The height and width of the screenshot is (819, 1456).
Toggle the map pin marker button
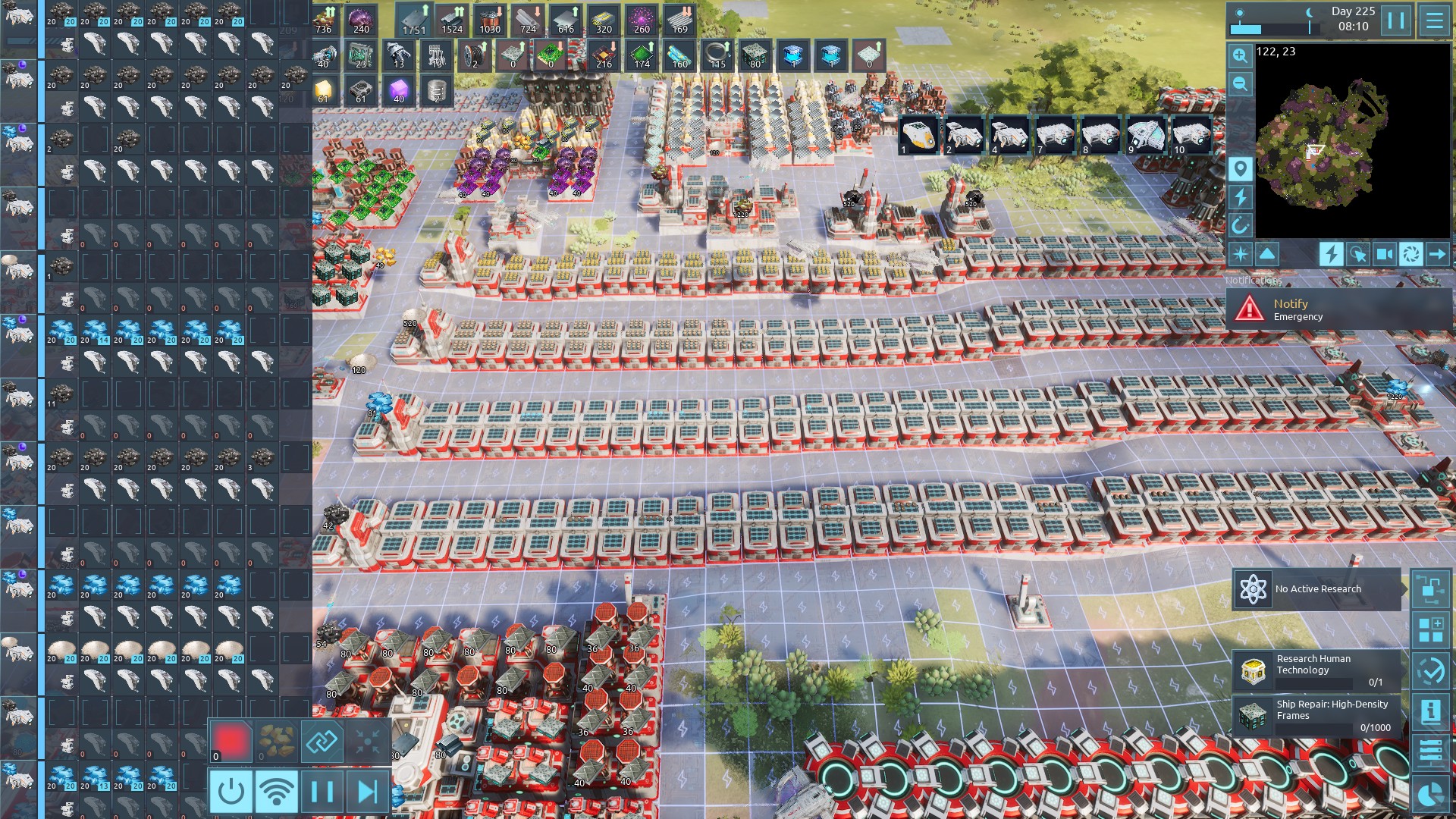click(x=1240, y=168)
